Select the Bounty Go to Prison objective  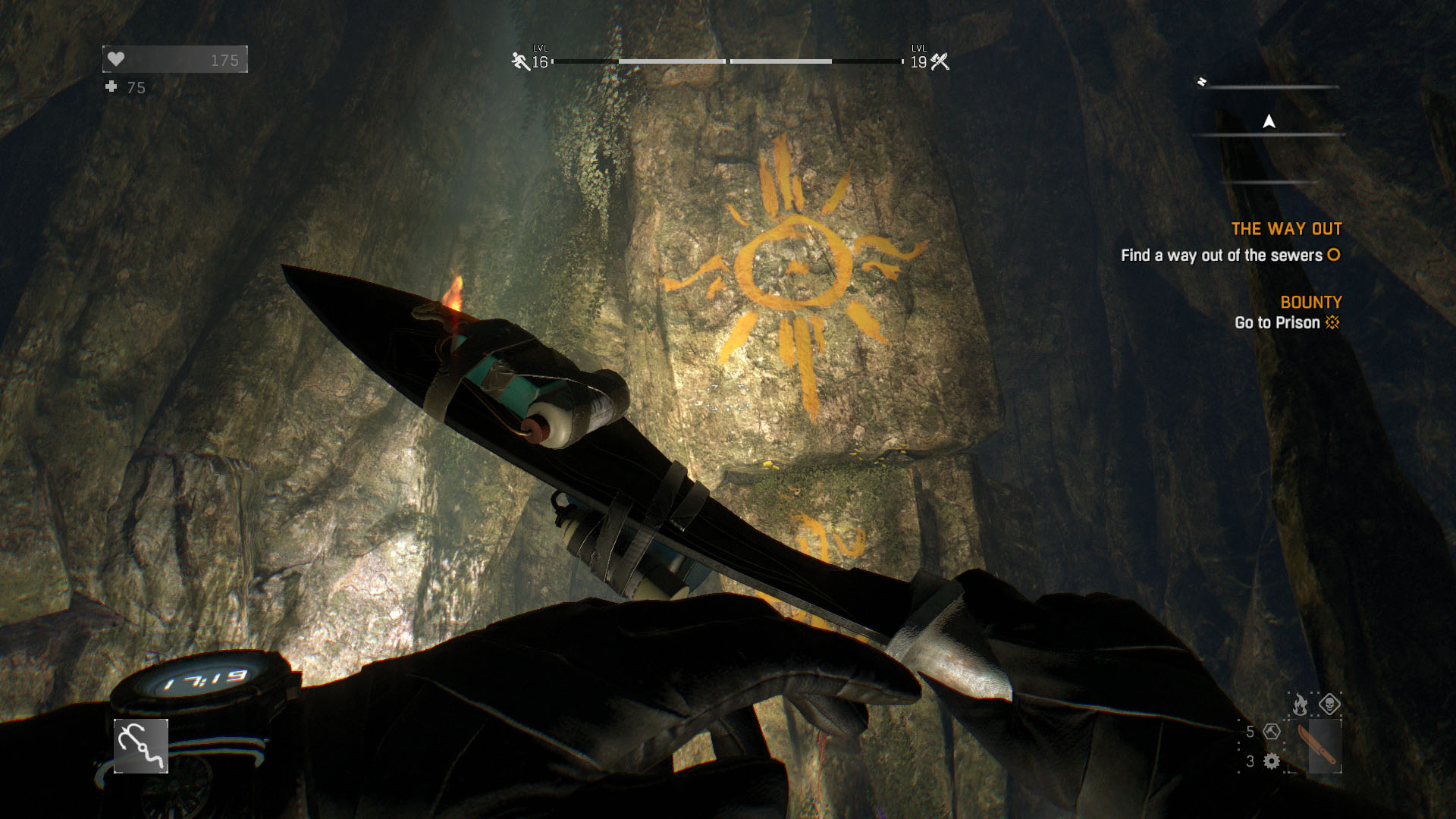point(1286,322)
